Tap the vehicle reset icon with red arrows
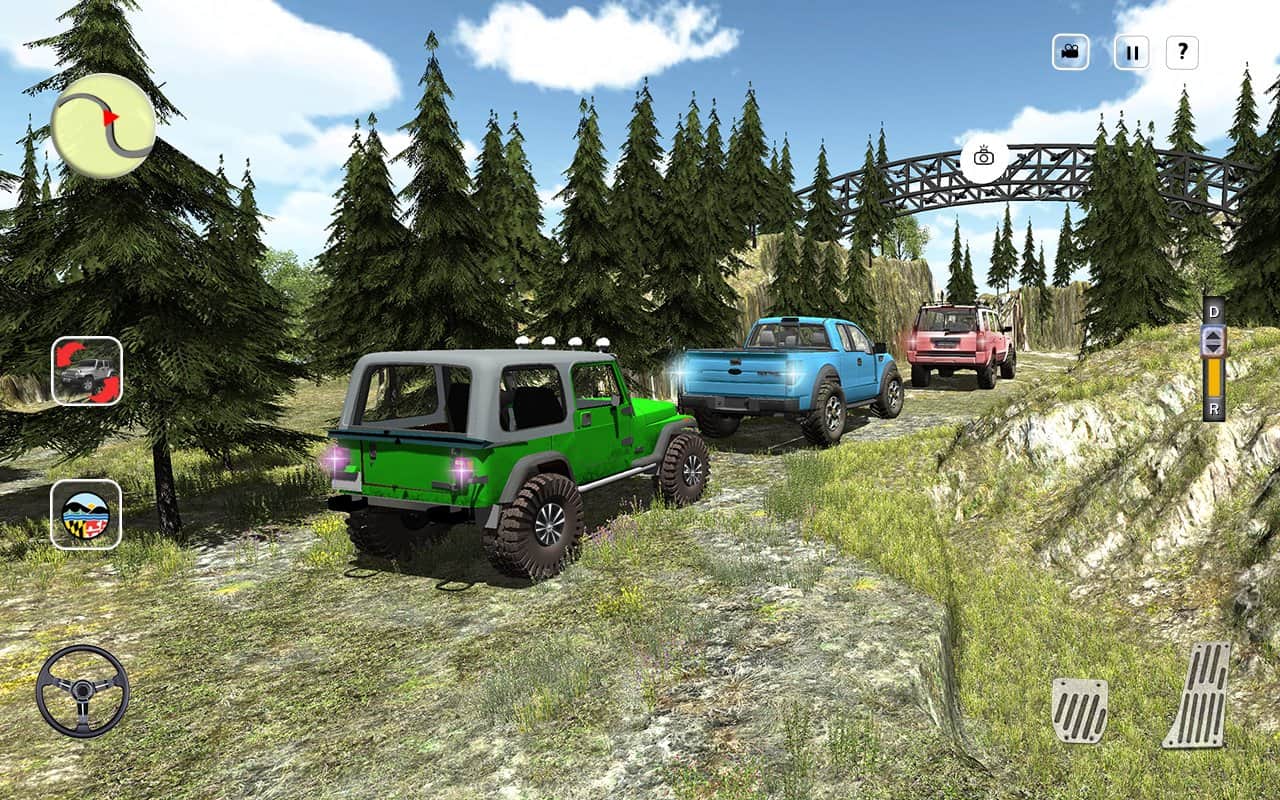This screenshot has width=1280, height=800. click(87, 371)
